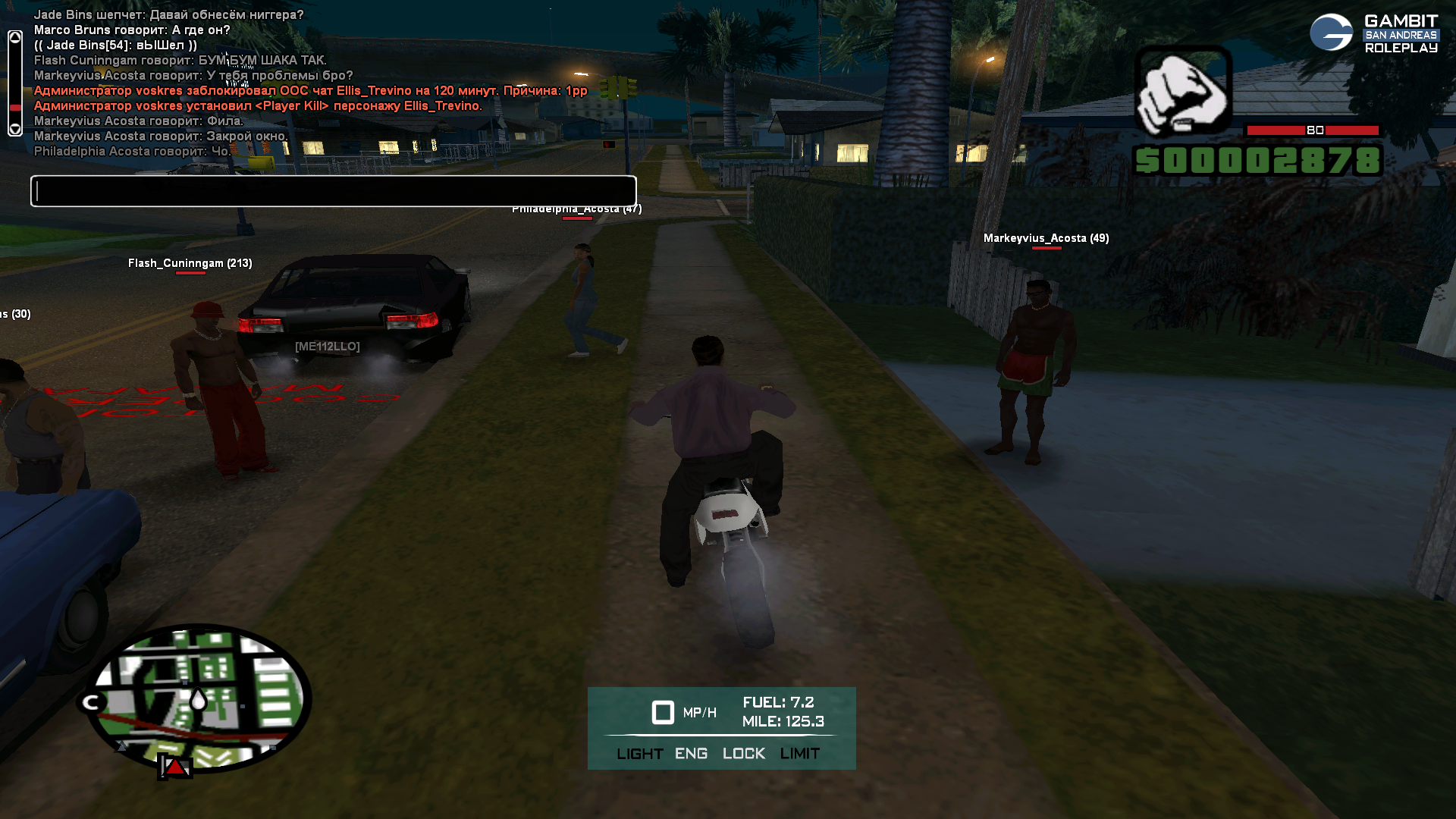Click the Gambit San Andreas Roleplay logo
Viewport: 1456px width, 819px height.
tap(1373, 33)
